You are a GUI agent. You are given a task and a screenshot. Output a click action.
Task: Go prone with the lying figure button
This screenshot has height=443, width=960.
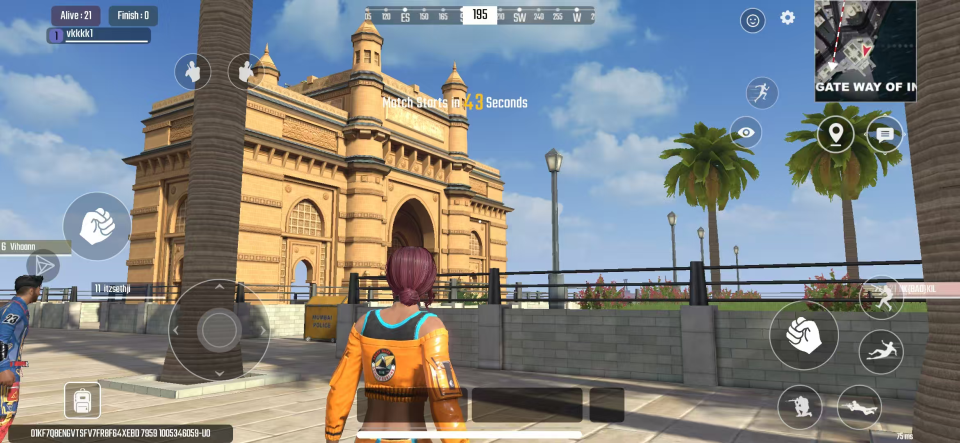click(x=859, y=407)
